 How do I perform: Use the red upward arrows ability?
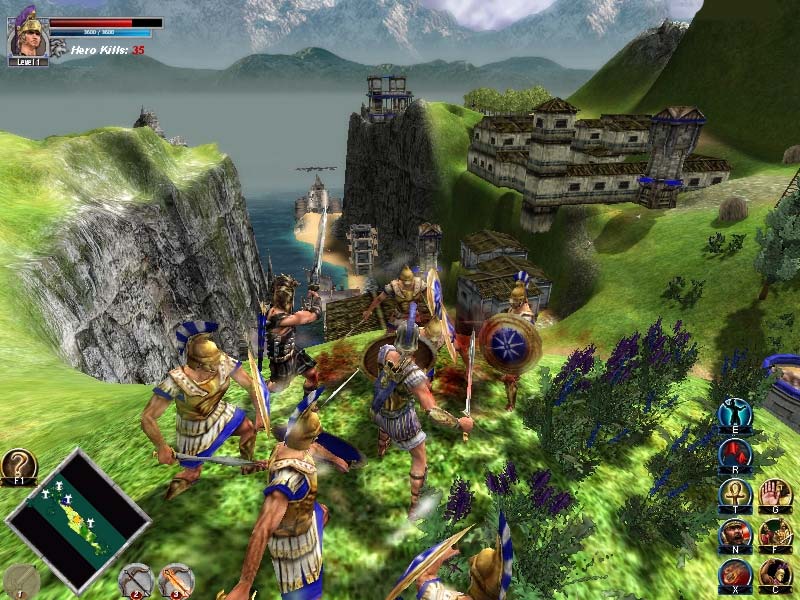coord(734,454)
